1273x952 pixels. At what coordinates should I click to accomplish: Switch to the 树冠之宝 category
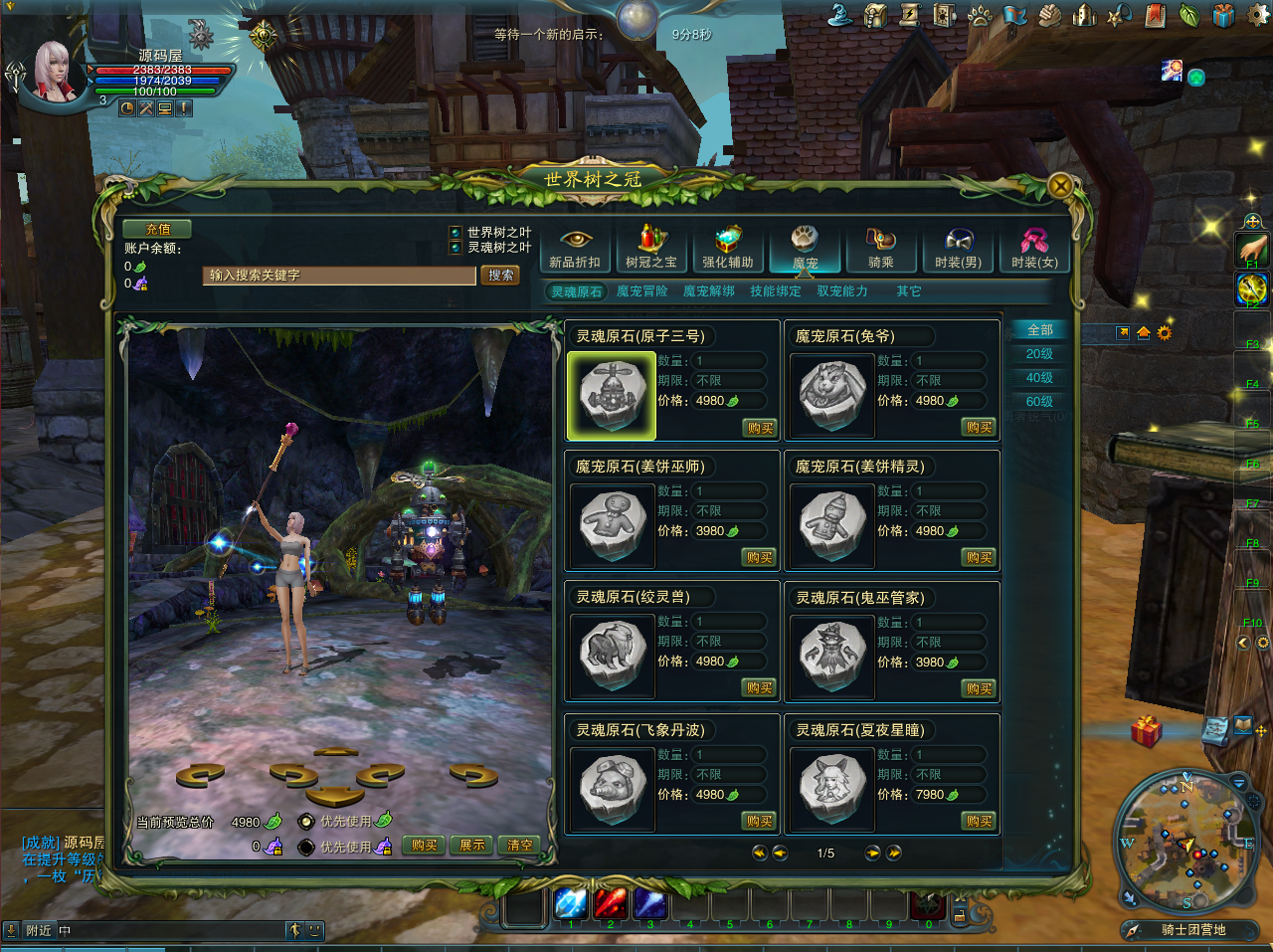(x=651, y=248)
